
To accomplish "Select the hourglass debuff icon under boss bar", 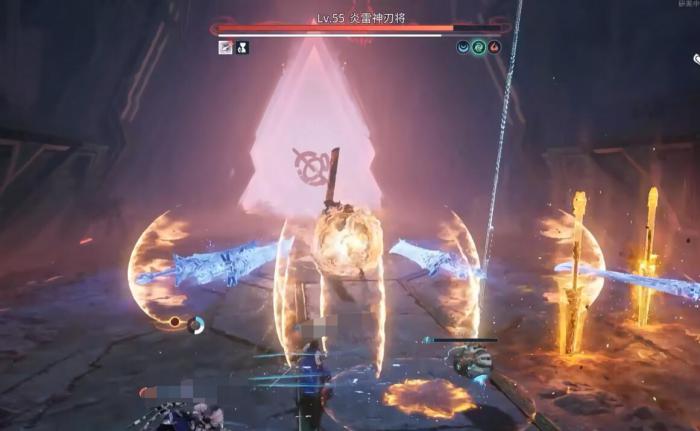I will [x=242, y=47].
